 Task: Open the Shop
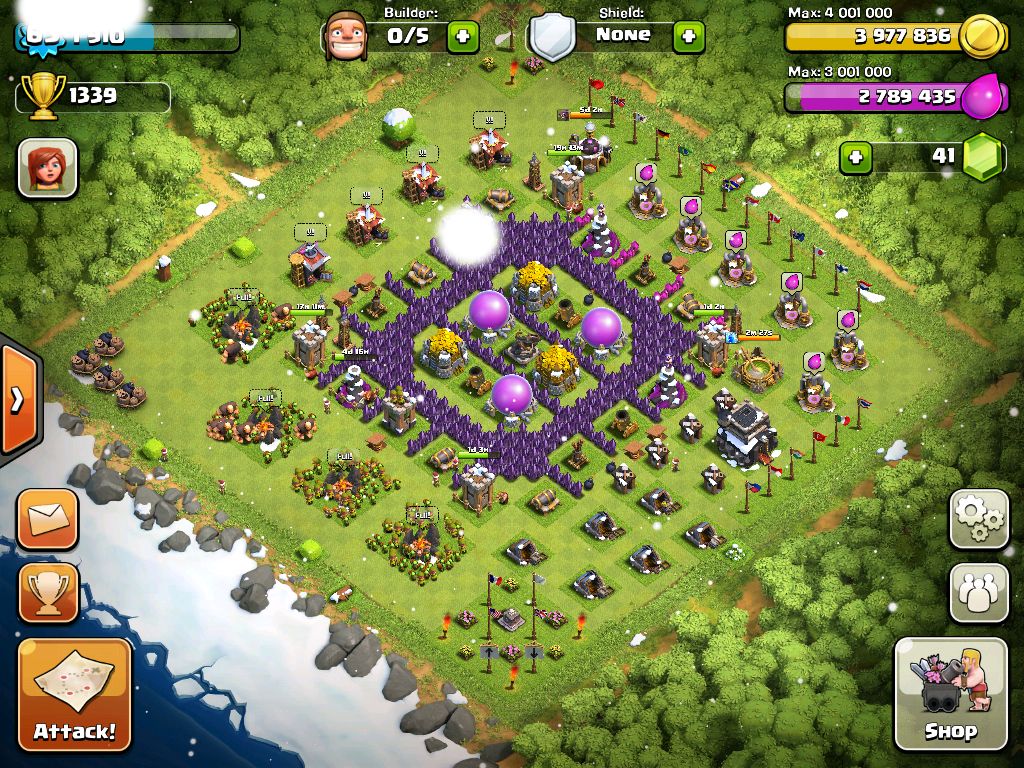click(950, 693)
